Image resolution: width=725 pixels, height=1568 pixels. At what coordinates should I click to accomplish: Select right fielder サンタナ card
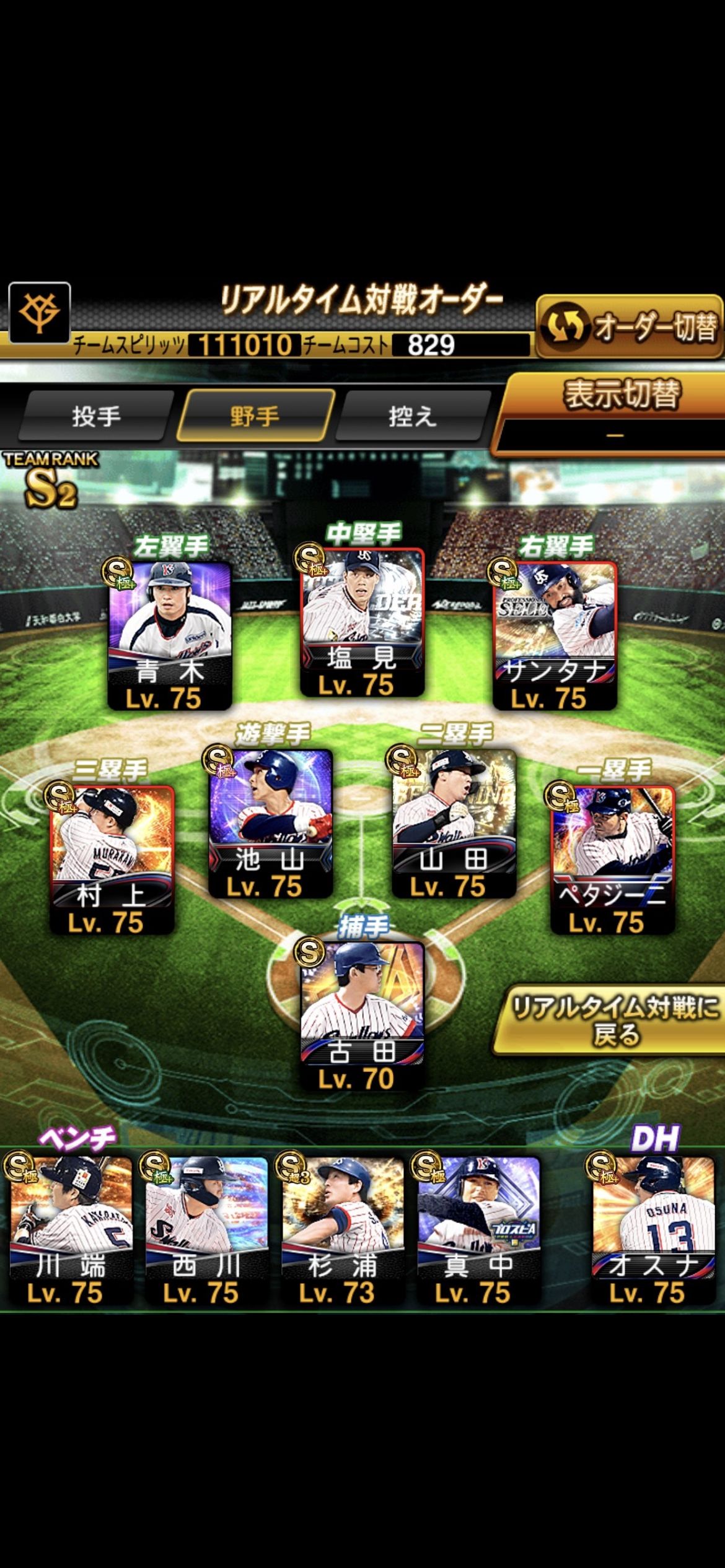click(x=555, y=635)
